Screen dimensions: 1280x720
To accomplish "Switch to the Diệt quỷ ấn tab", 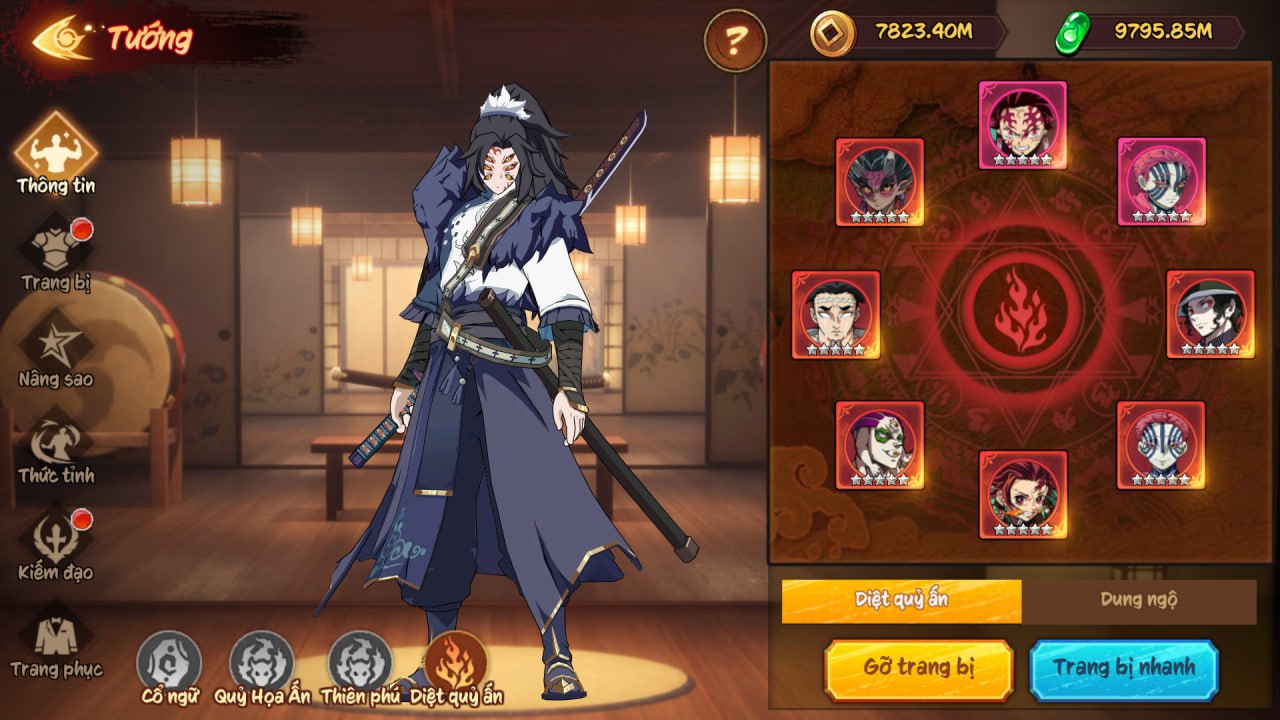I will coord(901,600).
